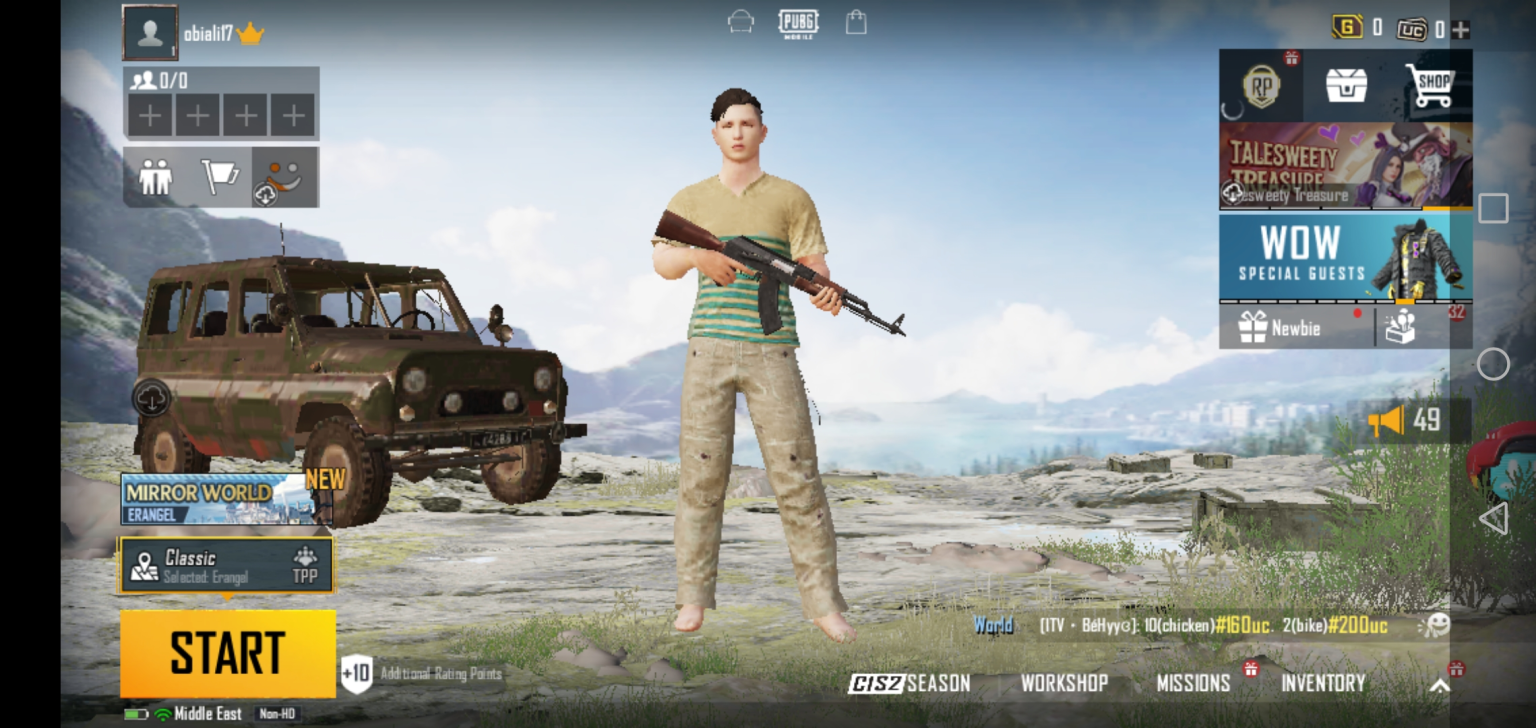Open the WORKSHOP menu
1536x728 pixels.
click(1064, 684)
